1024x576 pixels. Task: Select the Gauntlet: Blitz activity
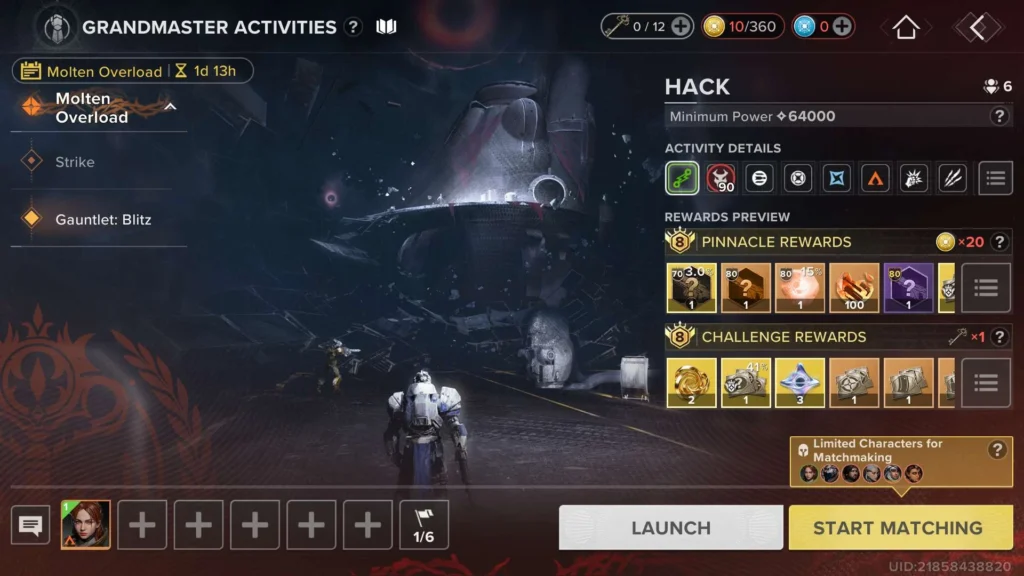tap(103, 219)
